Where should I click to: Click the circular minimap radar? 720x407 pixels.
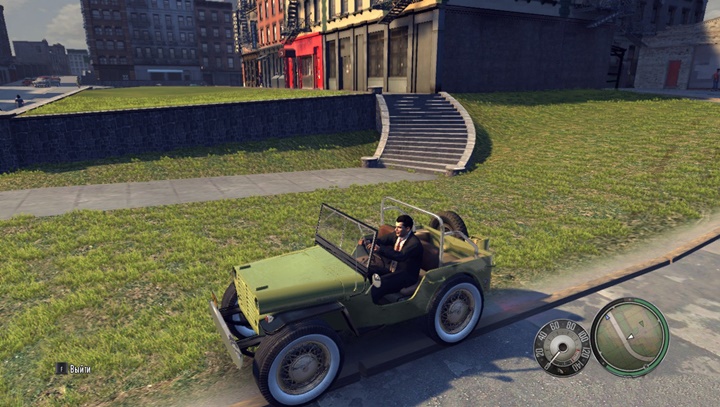click(629, 337)
